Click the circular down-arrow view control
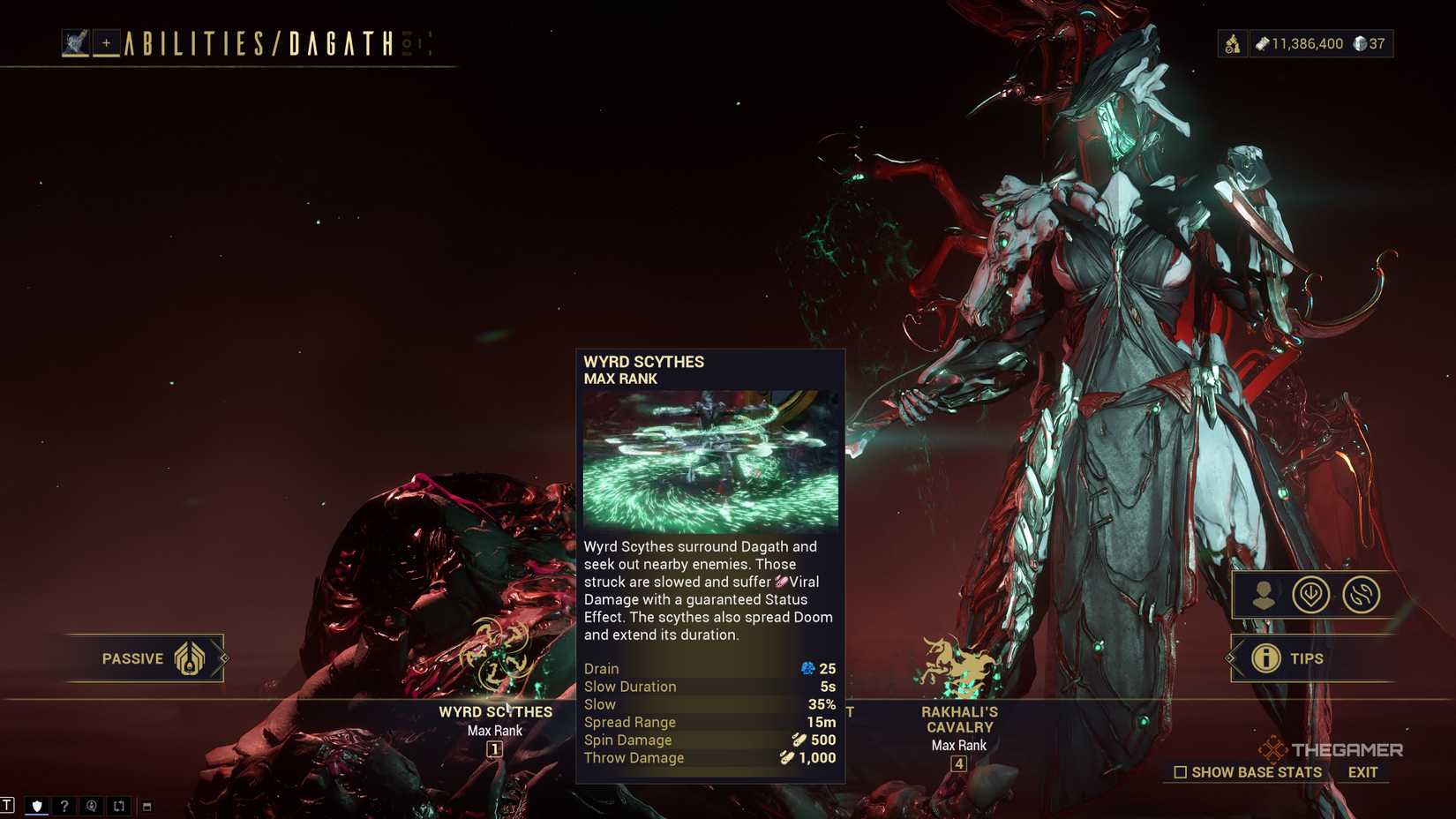The width and height of the screenshot is (1456, 819). (x=1311, y=594)
